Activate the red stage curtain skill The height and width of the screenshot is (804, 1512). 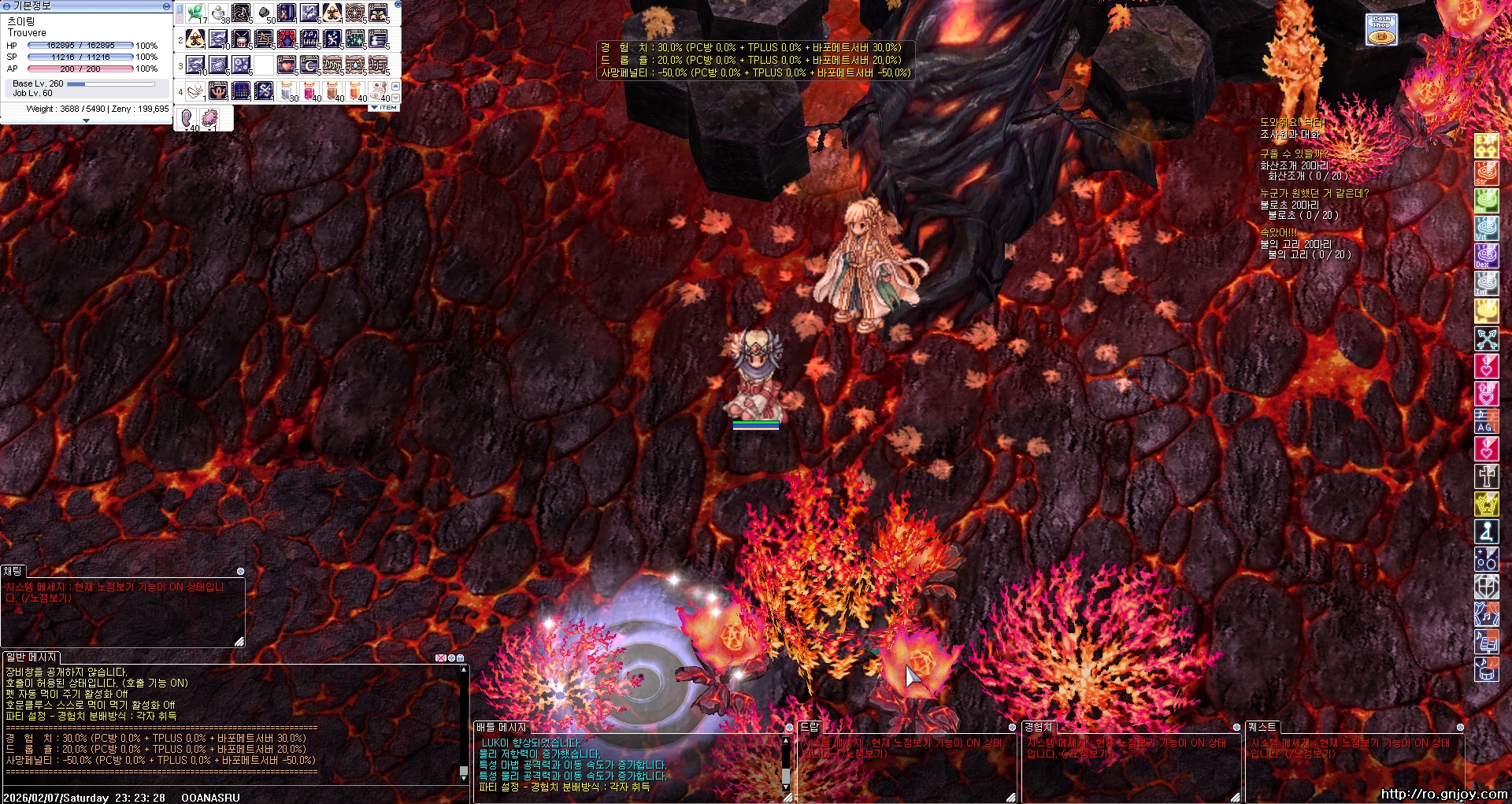pyautogui.click(x=287, y=39)
